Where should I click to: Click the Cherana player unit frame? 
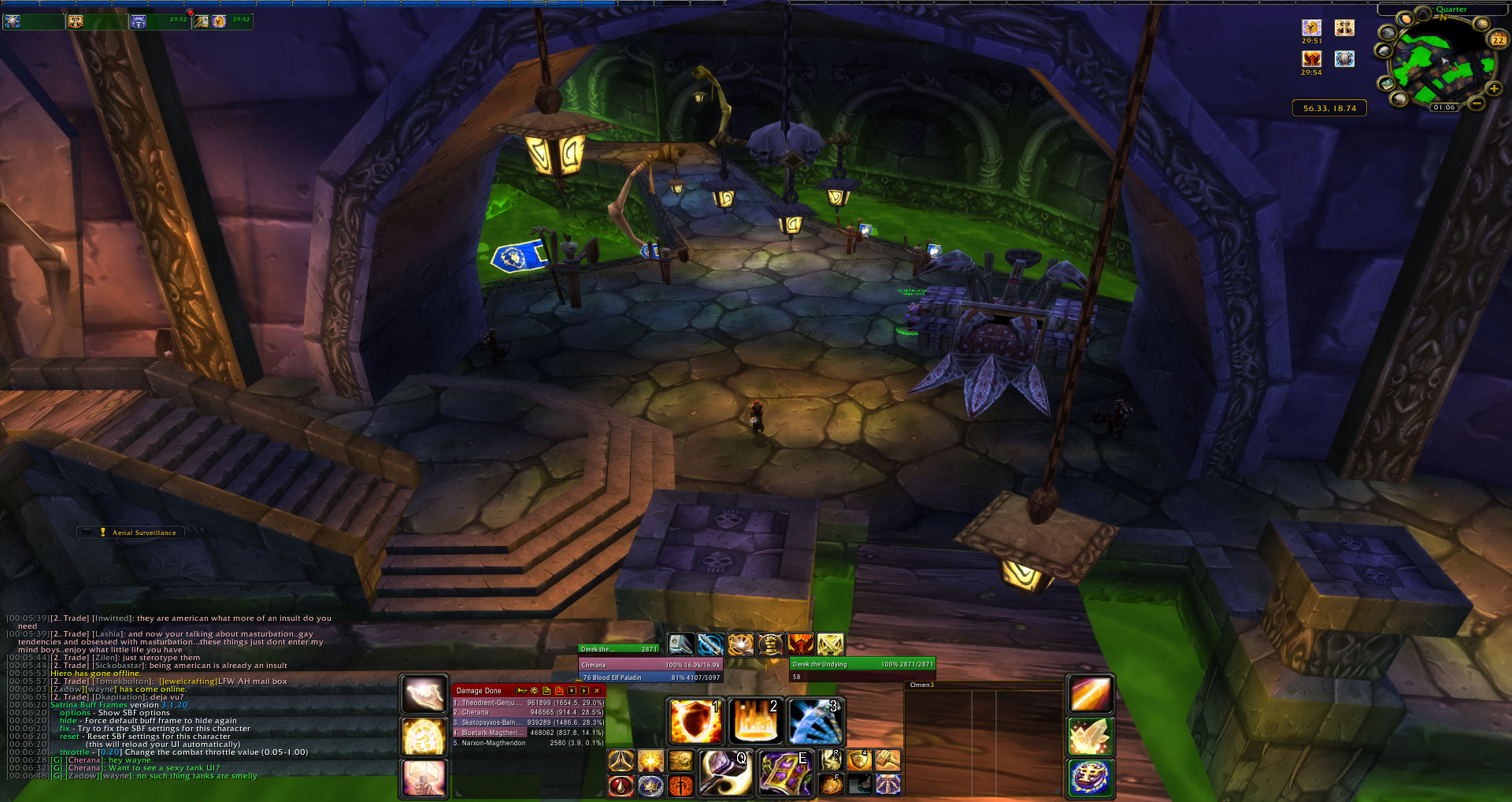650,665
